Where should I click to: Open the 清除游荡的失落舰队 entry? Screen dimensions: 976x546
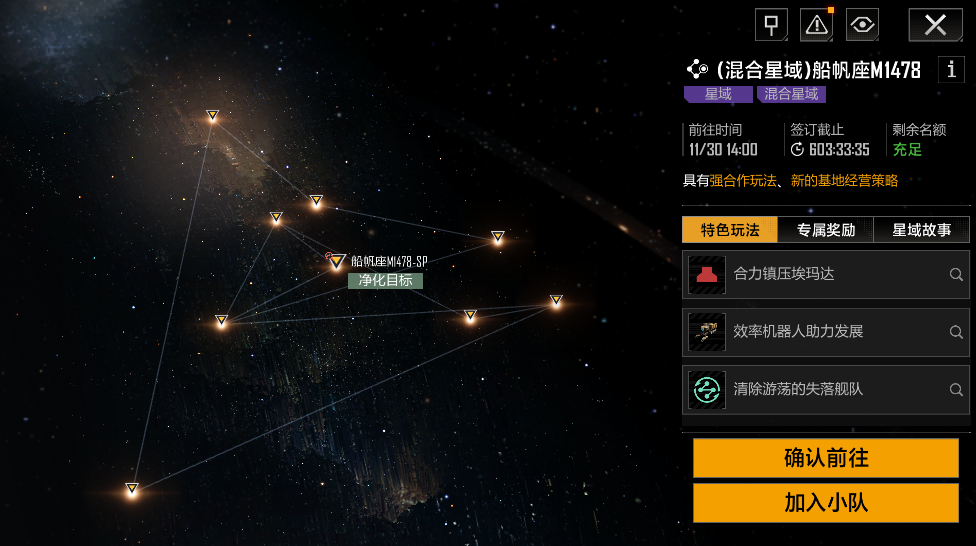click(826, 389)
